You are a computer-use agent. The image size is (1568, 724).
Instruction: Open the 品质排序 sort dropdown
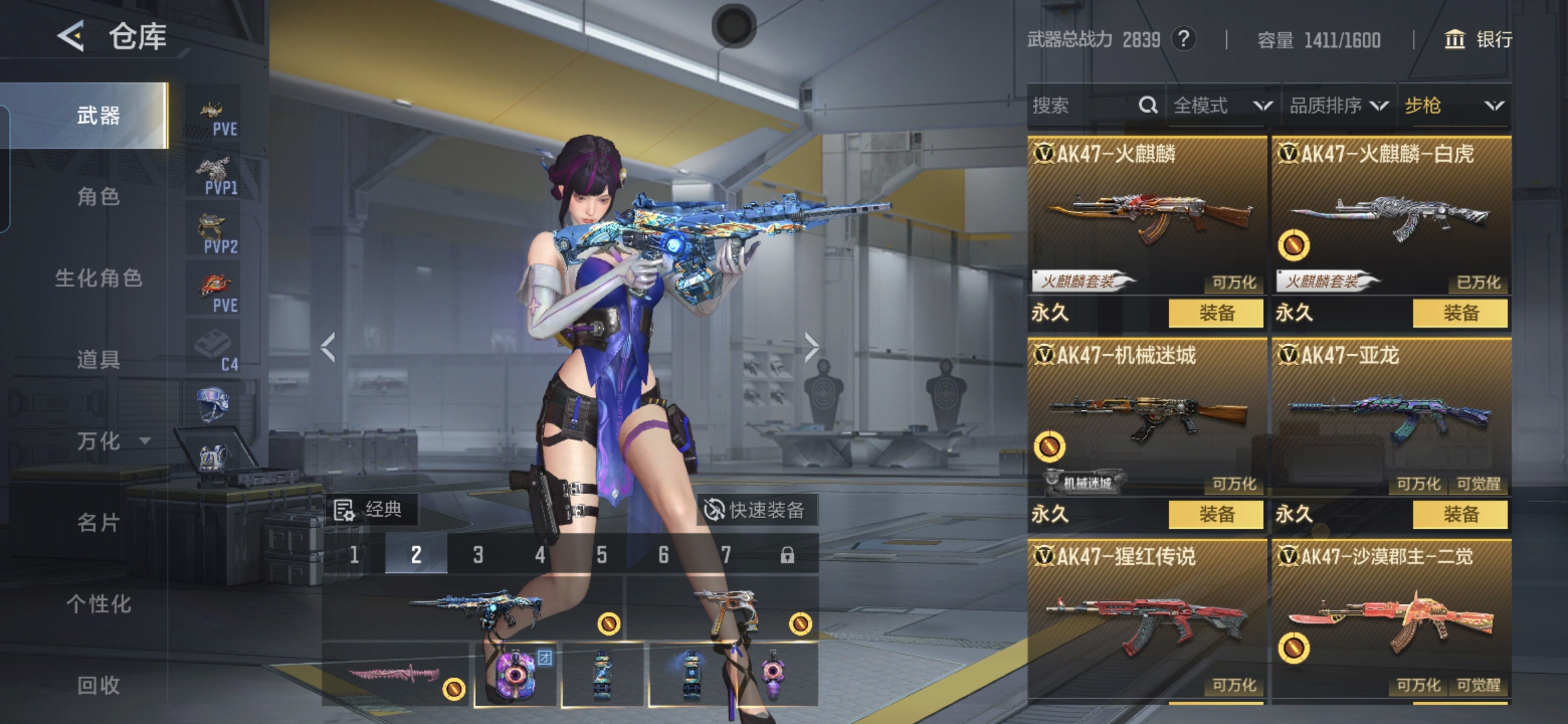click(x=1338, y=106)
